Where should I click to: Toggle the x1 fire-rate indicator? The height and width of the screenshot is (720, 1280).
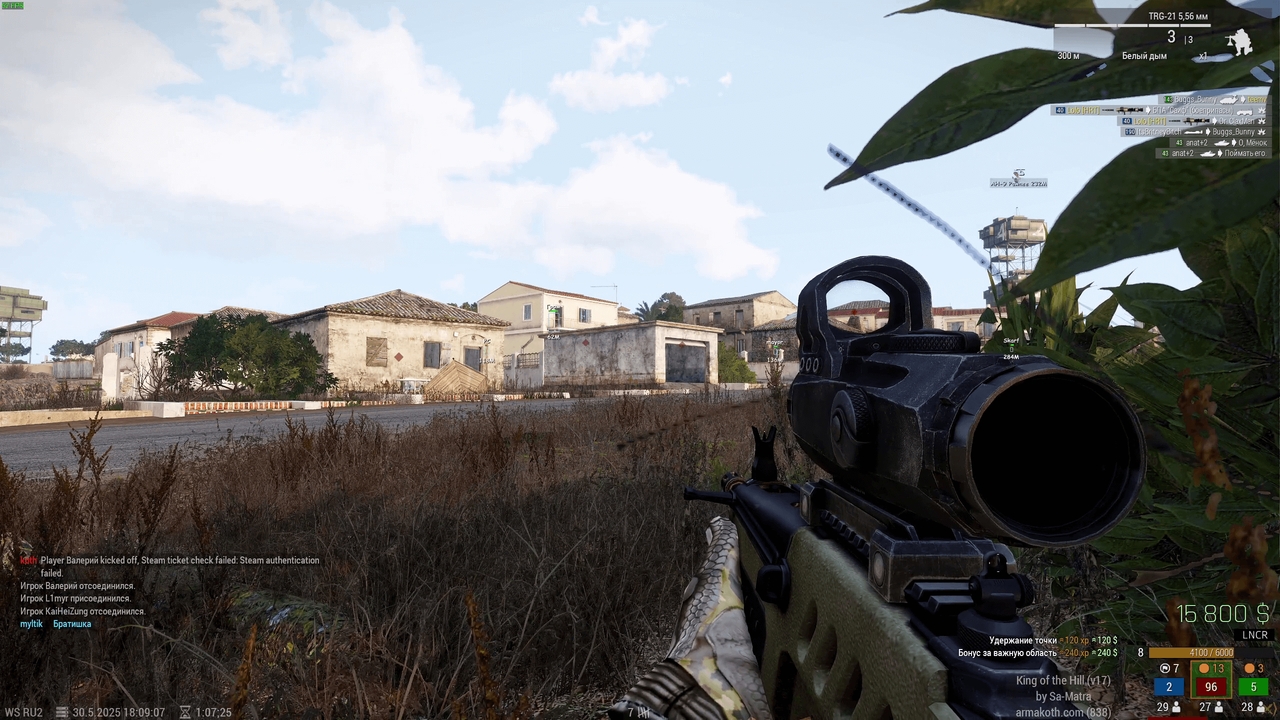[1204, 55]
